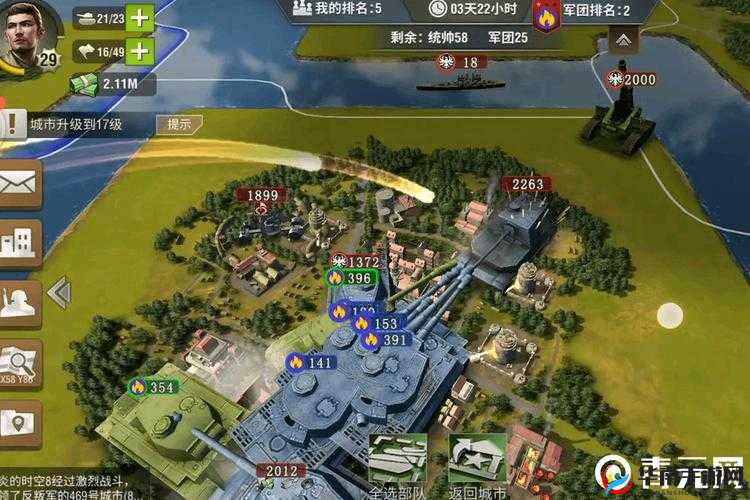The width and height of the screenshot is (750, 500).
Task: View my ranking panel
Action: coord(336,9)
